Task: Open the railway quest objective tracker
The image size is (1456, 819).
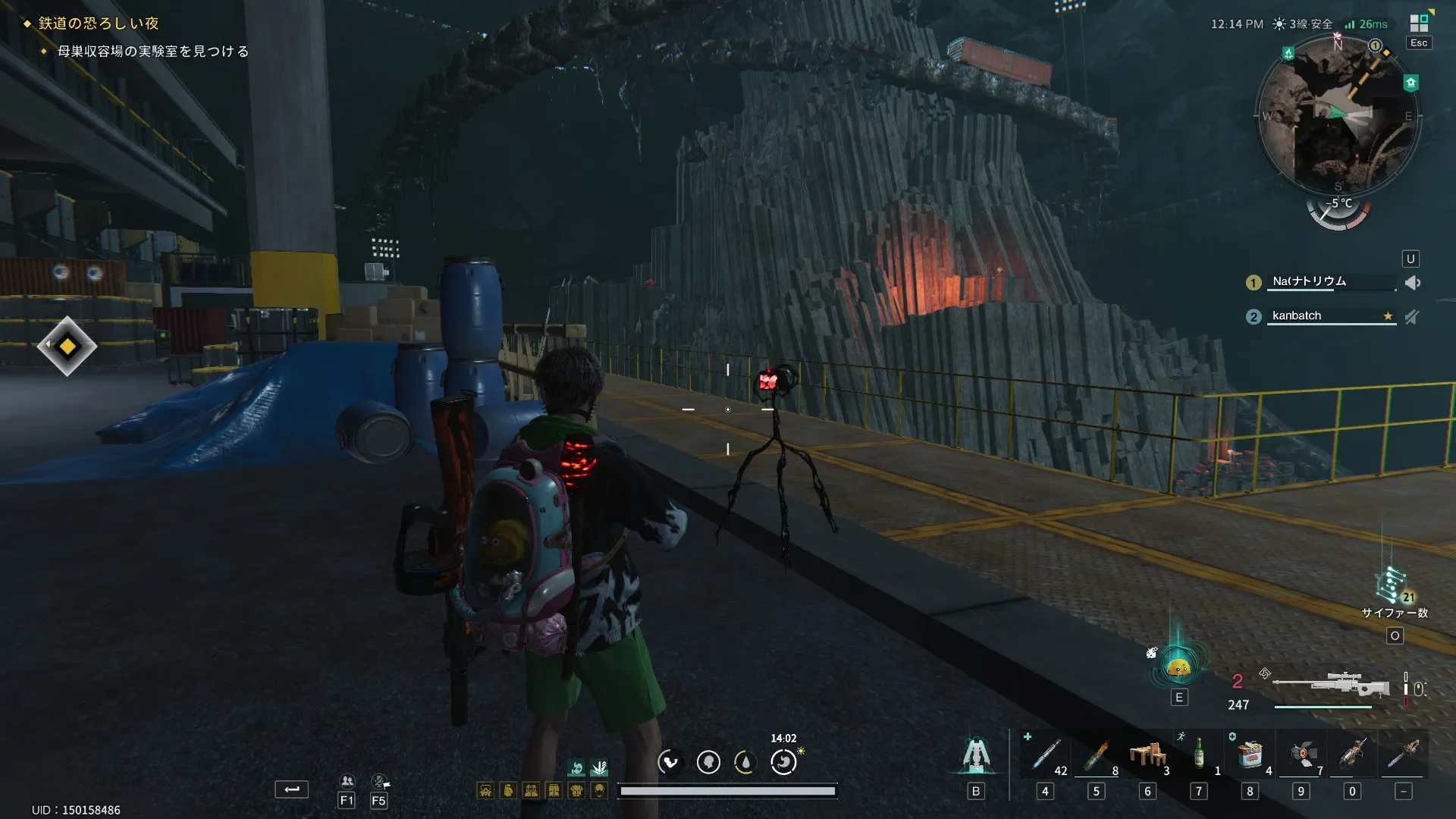Action: point(99,24)
